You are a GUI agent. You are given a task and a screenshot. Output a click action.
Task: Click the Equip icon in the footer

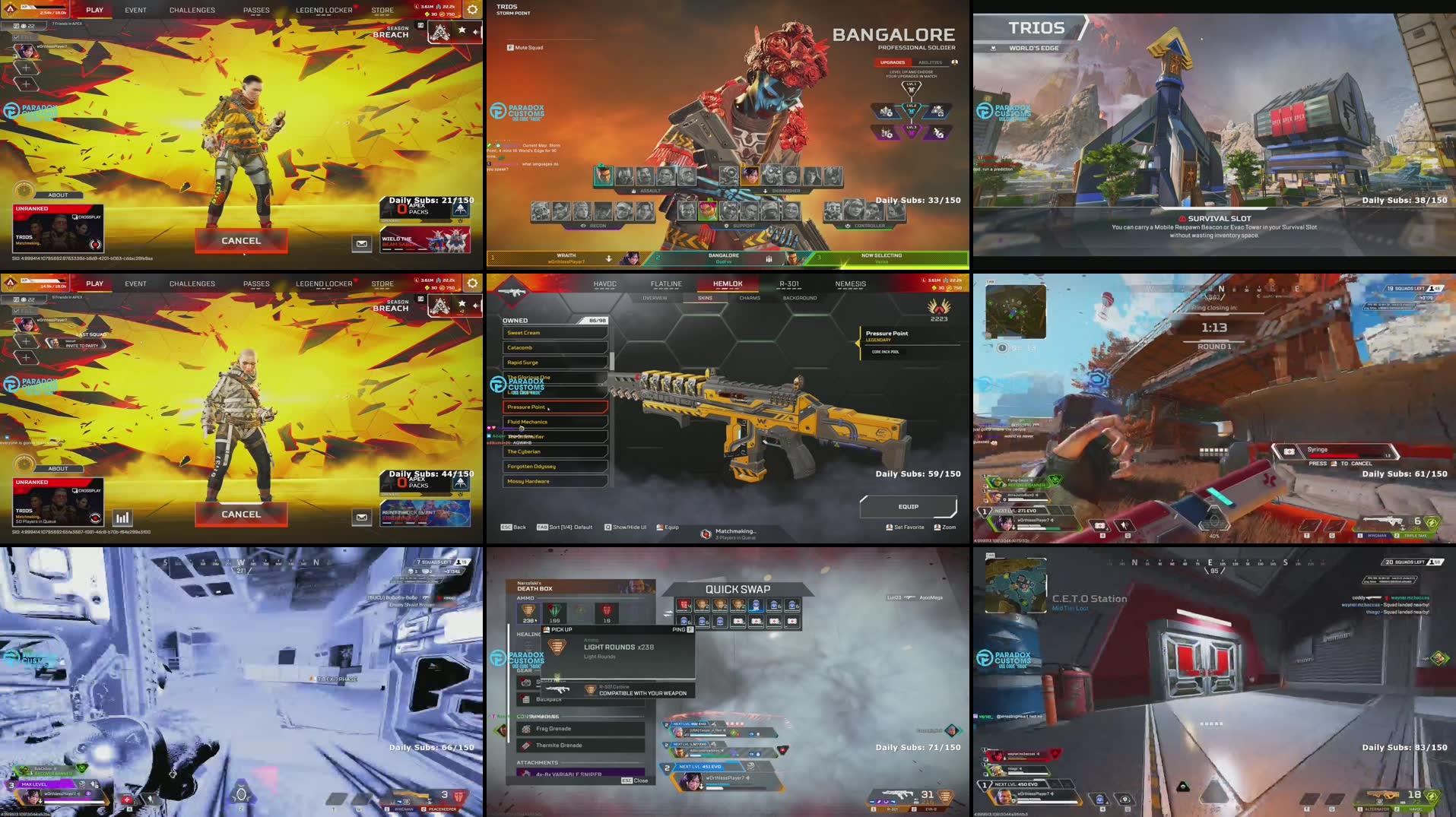660,527
